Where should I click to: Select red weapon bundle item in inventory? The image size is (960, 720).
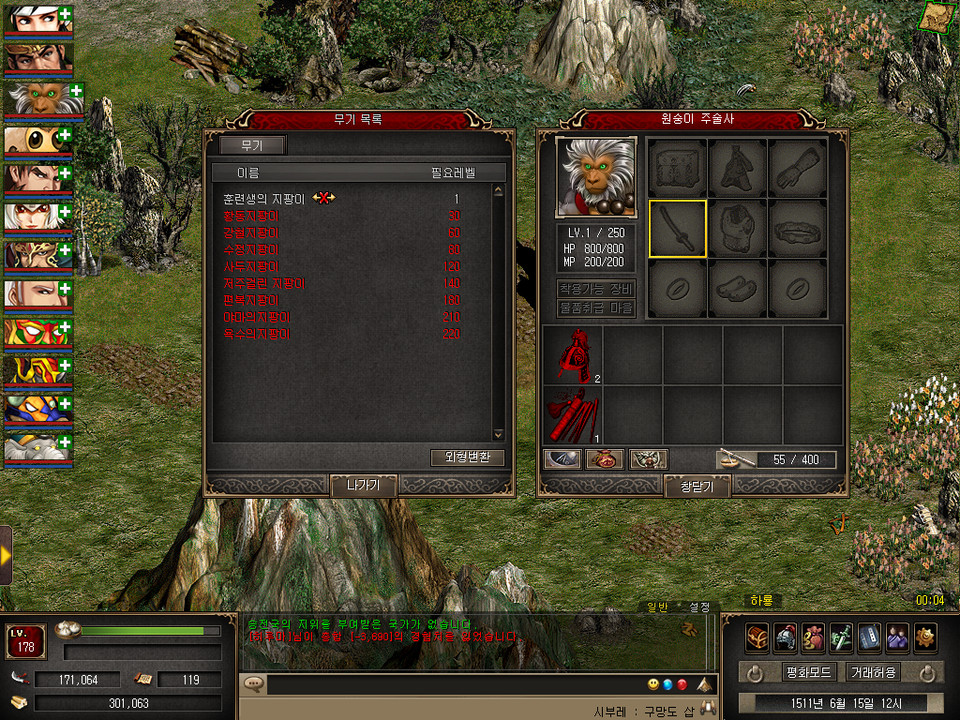pyautogui.click(x=572, y=414)
